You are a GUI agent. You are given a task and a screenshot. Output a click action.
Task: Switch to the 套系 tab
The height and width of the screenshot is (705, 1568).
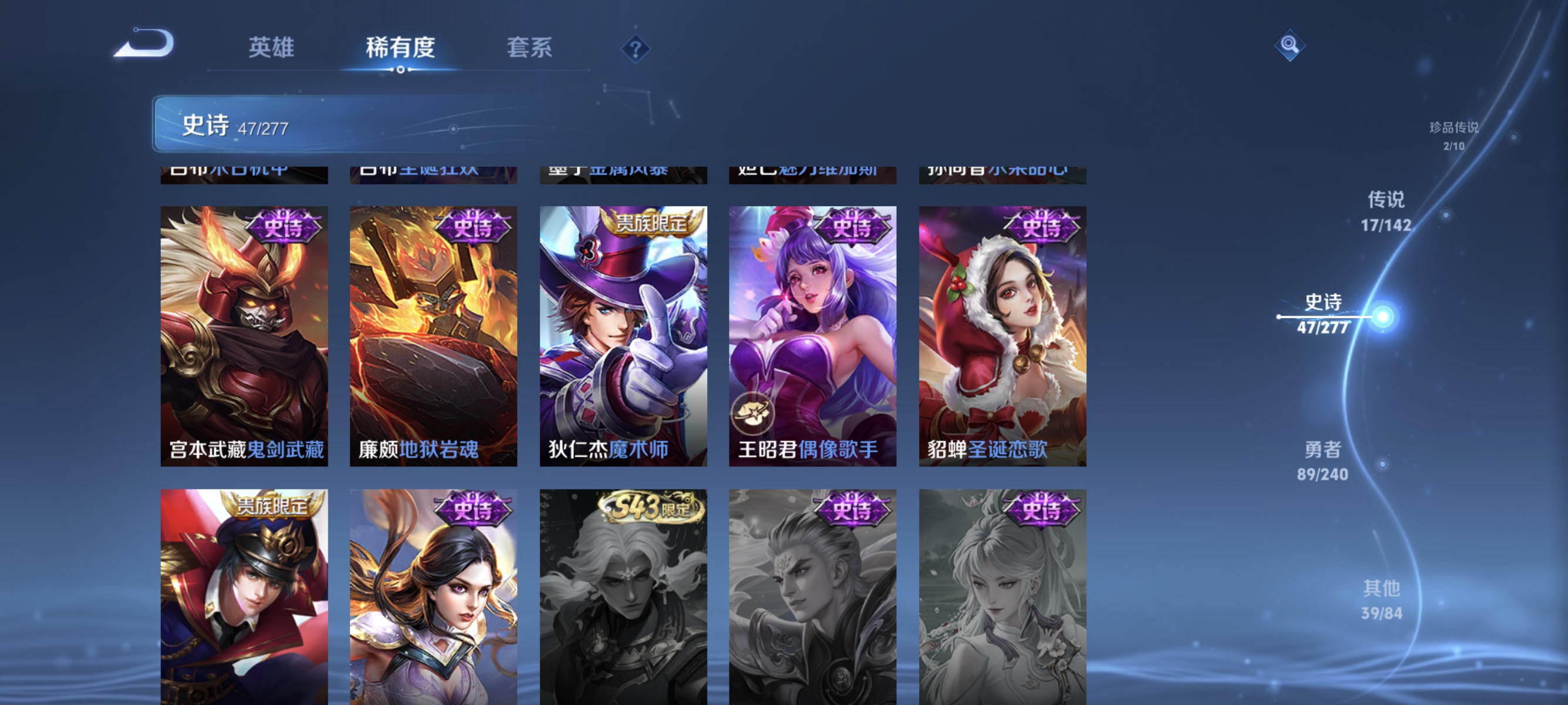[x=531, y=49]
